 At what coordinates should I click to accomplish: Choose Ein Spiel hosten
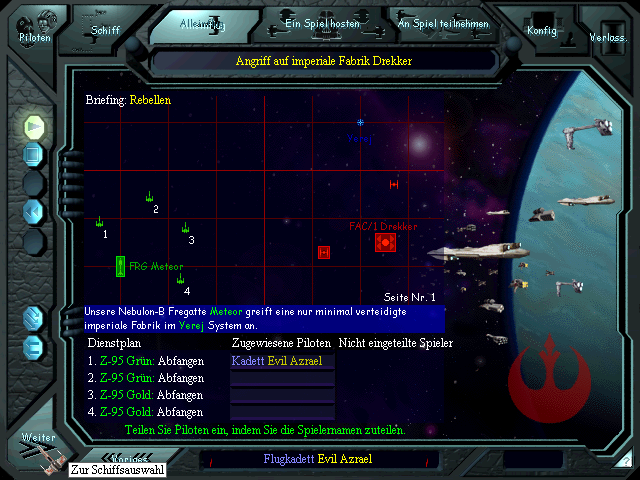(320, 22)
